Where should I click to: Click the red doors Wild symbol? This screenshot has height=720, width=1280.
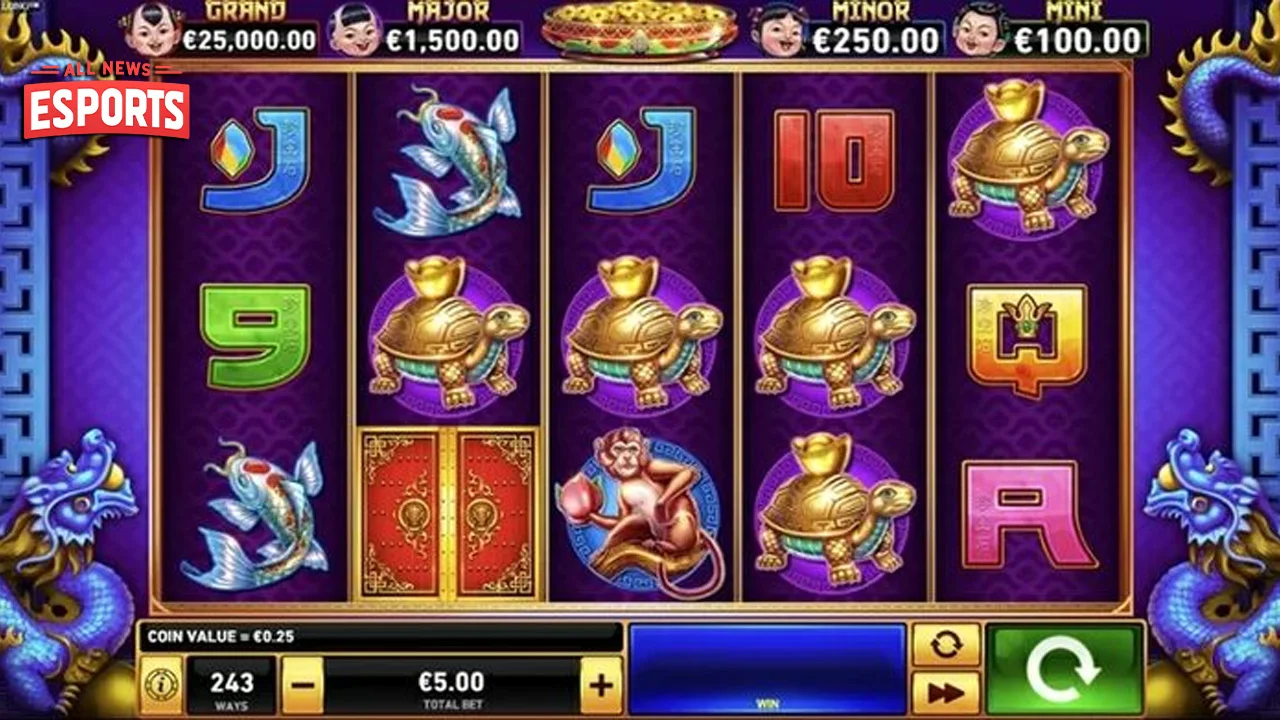tap(448, 512)
